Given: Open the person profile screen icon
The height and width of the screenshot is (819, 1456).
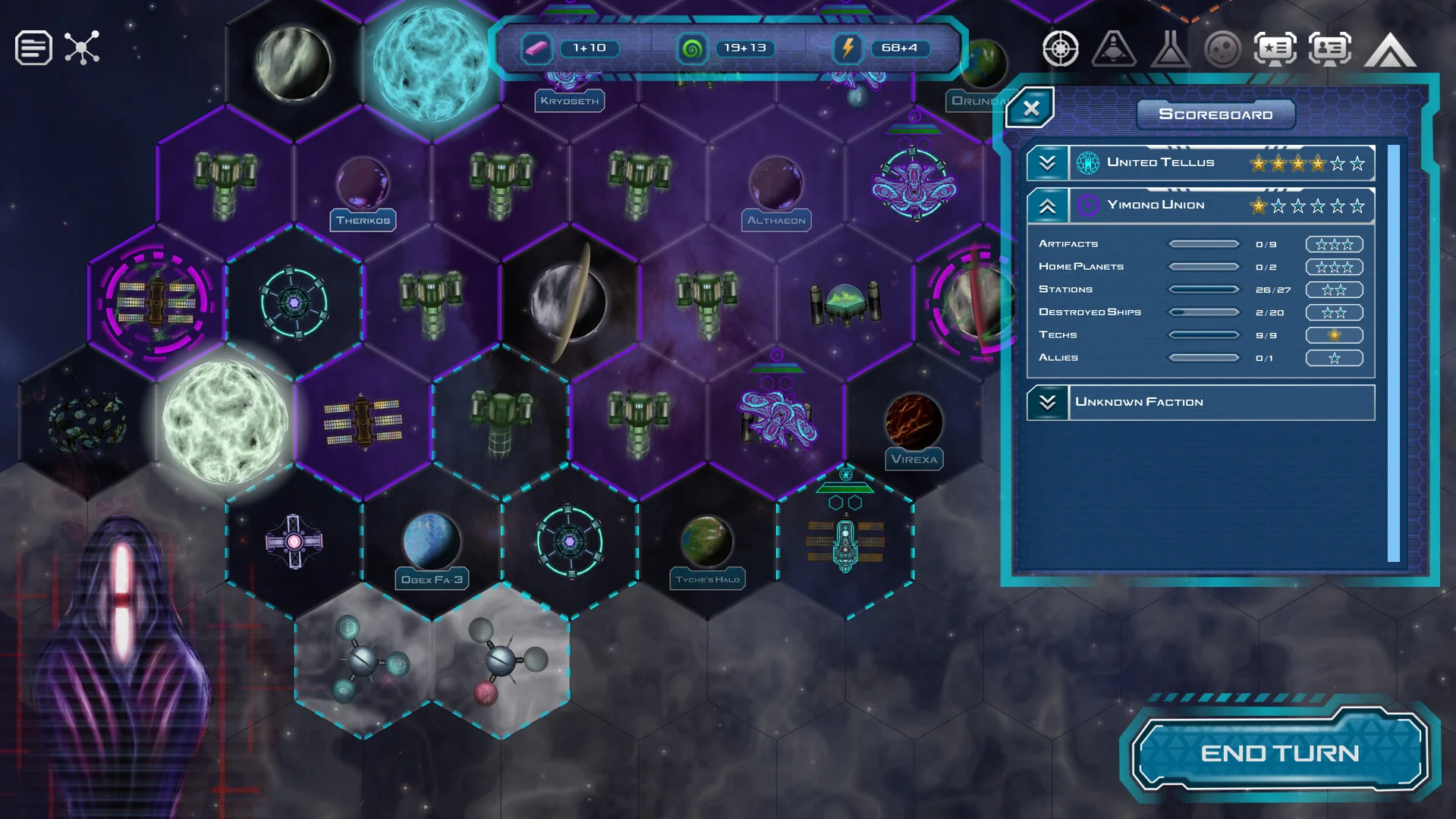Looking at the screenshot, I should point(1329,49).
